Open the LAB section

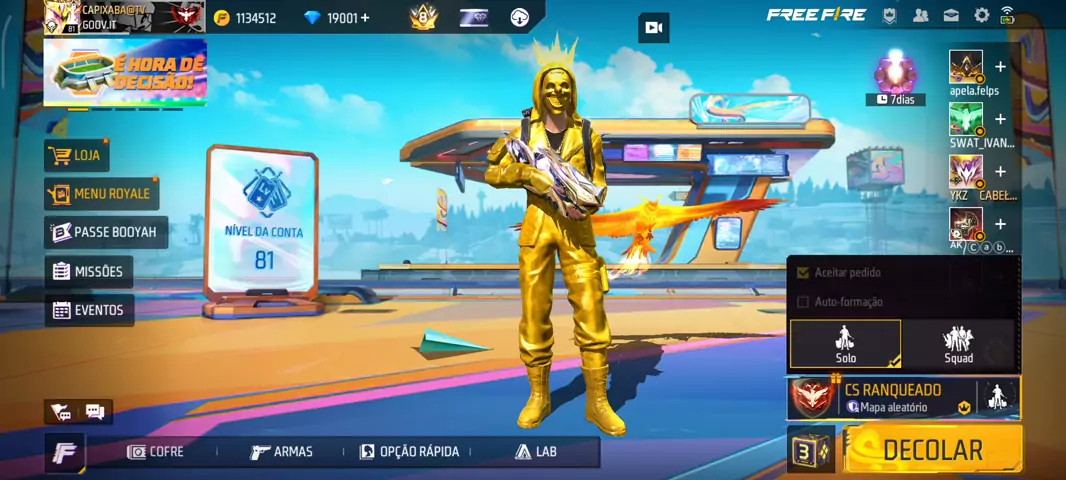[x=536, y=452]
